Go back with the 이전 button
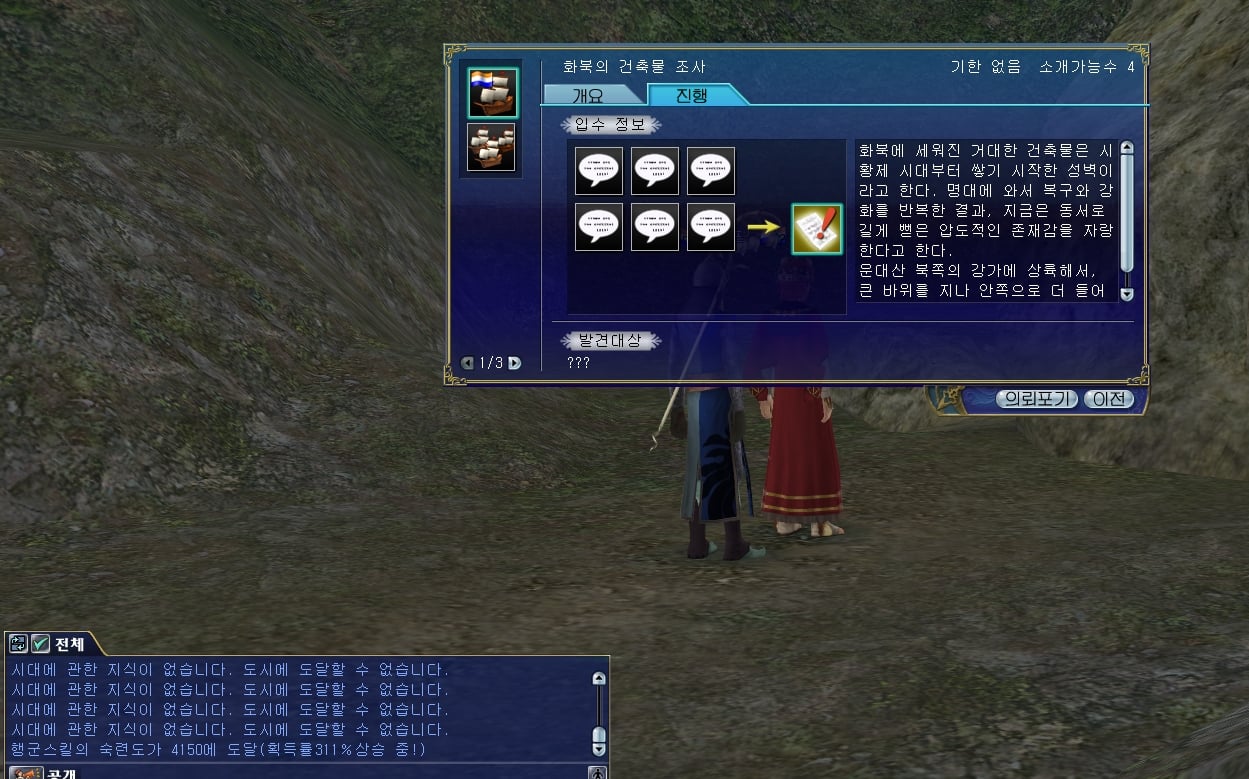The width and height of the screenshot is (1249, 779). coord(1108,399)
